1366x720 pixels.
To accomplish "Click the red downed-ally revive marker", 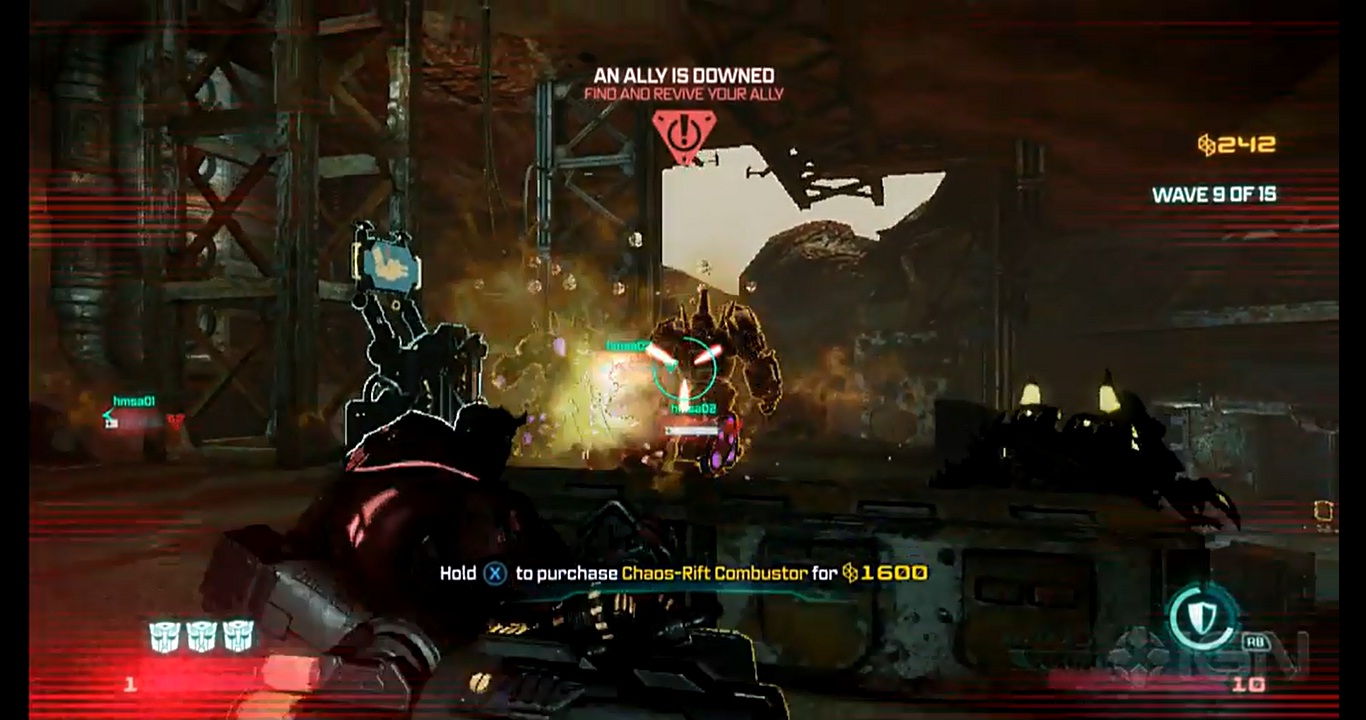I will (684, 134).
